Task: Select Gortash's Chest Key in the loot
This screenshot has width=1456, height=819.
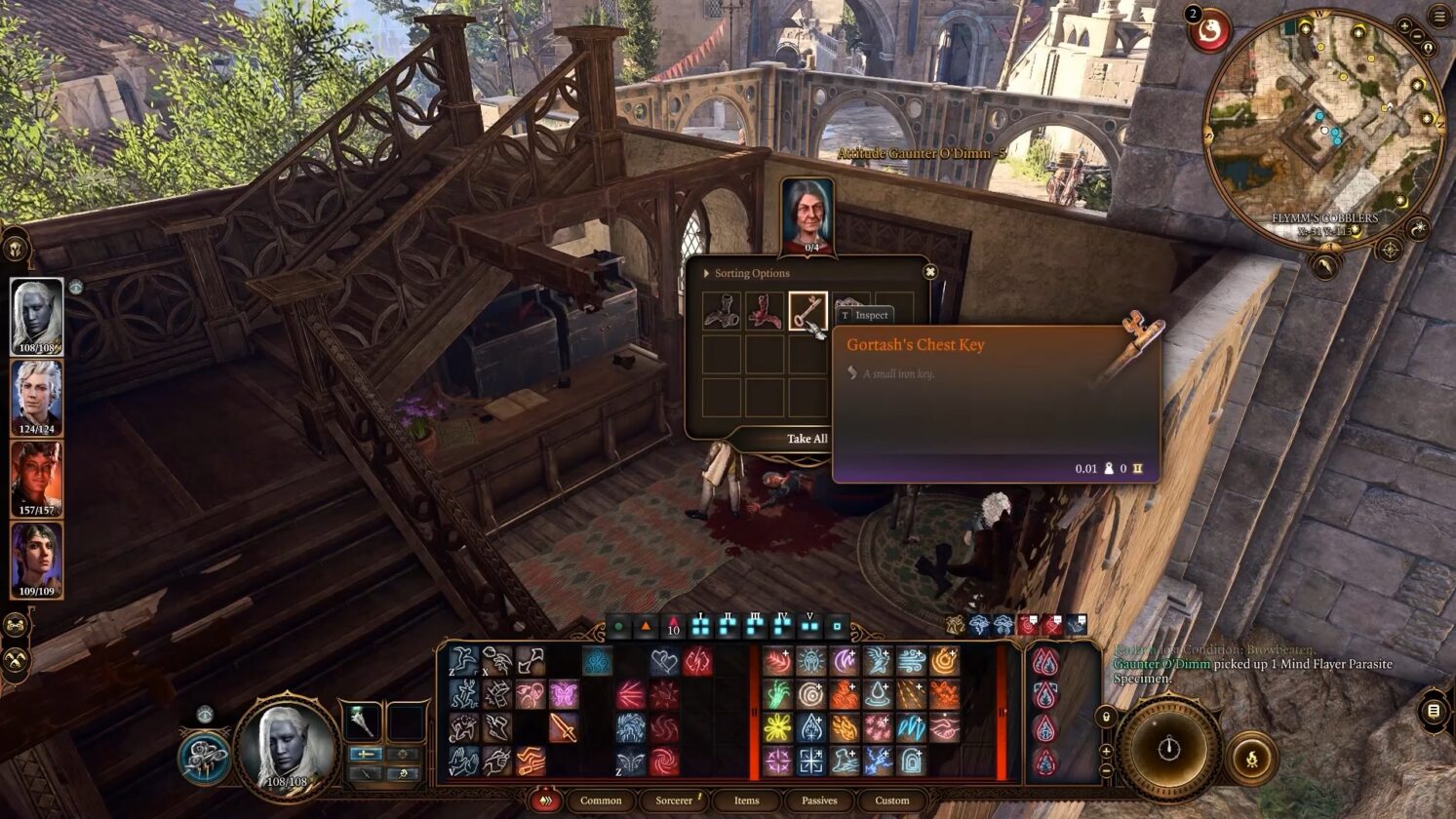Action: [x=807, y=312]
